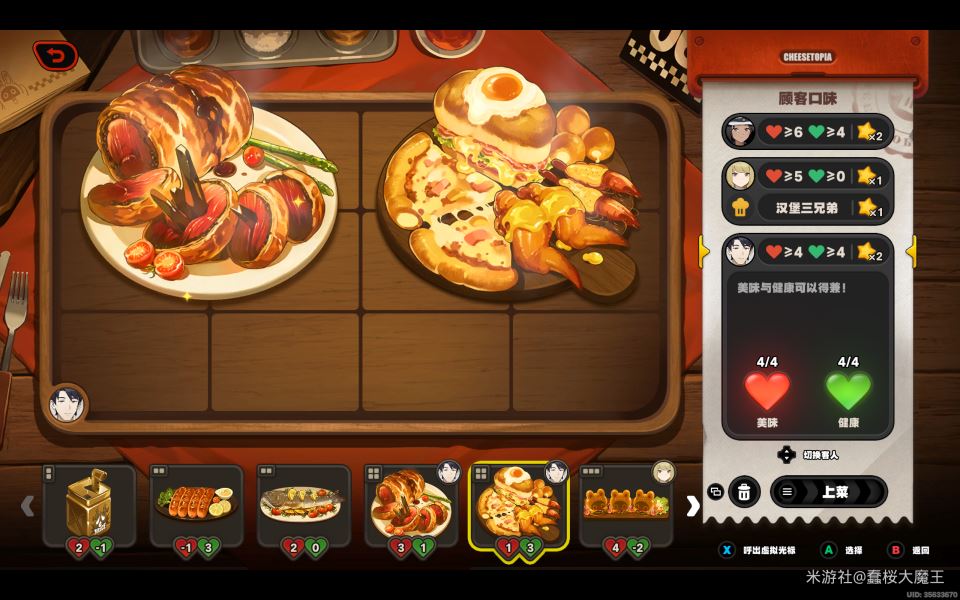Pick the grilled fish dish card
Image resolution: width=960 pixels, height=600 pixels.
tap(304, 505)
